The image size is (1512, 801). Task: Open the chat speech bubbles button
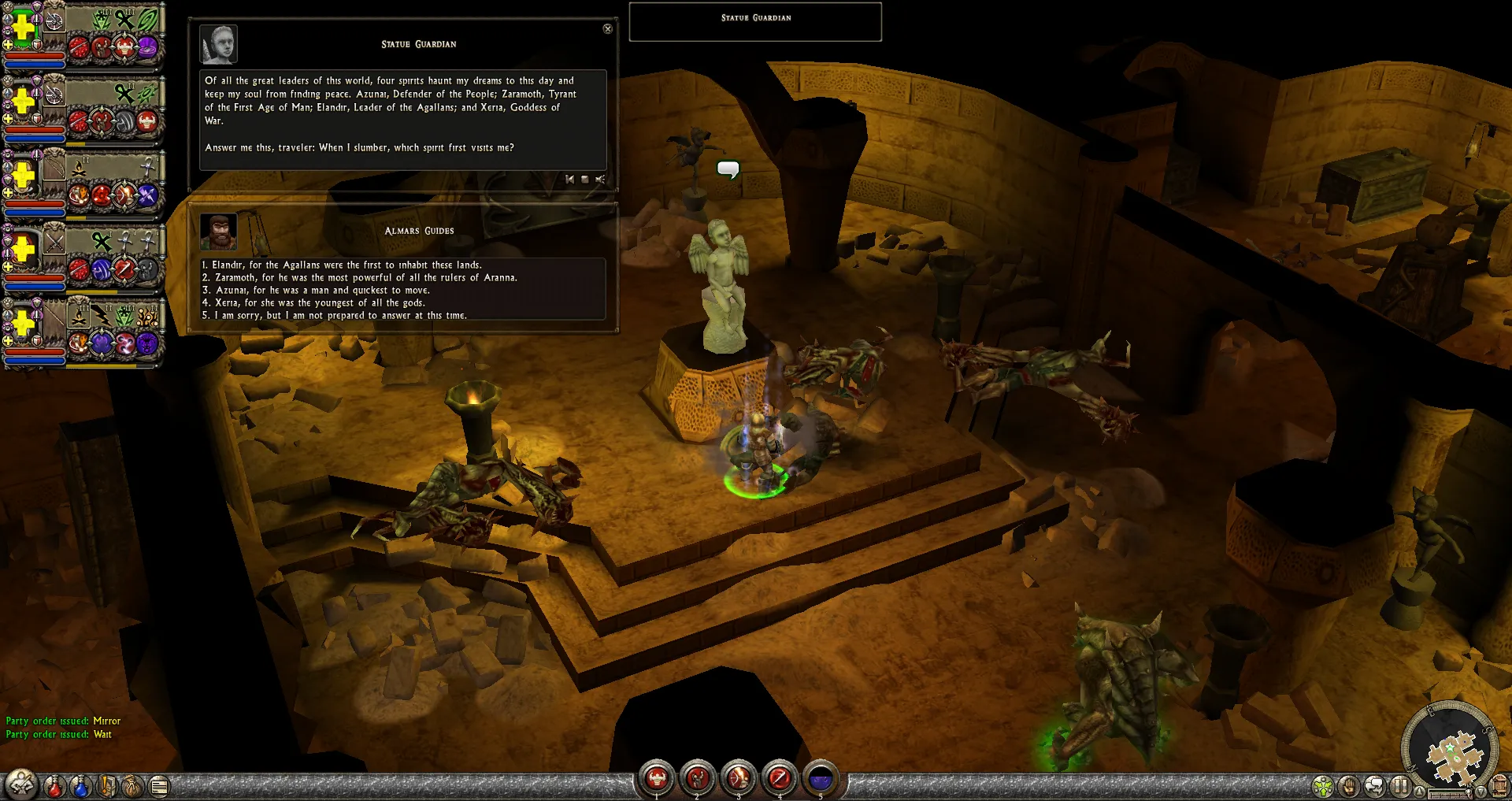pos(1374,786)
